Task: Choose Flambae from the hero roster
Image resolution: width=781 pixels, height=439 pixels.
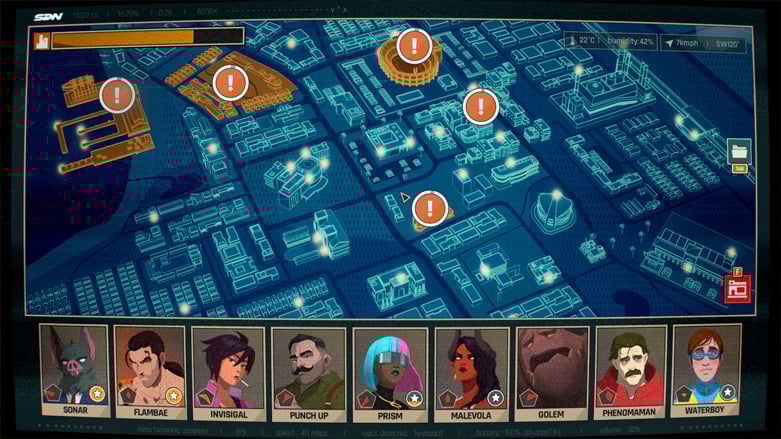Action: coord(150,370)
